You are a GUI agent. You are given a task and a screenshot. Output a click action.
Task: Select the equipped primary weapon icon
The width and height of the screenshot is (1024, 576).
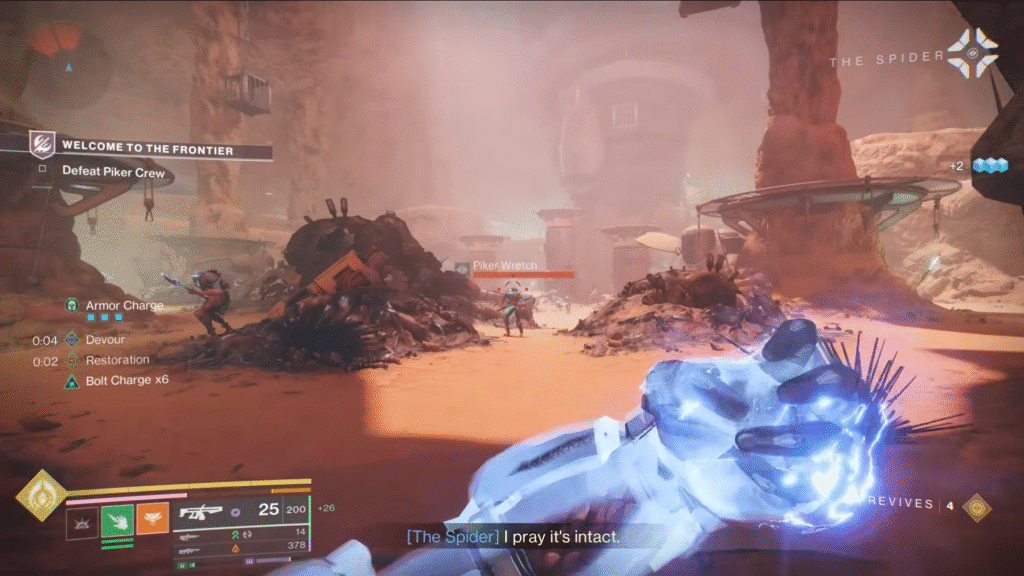[x=198, y=511]
